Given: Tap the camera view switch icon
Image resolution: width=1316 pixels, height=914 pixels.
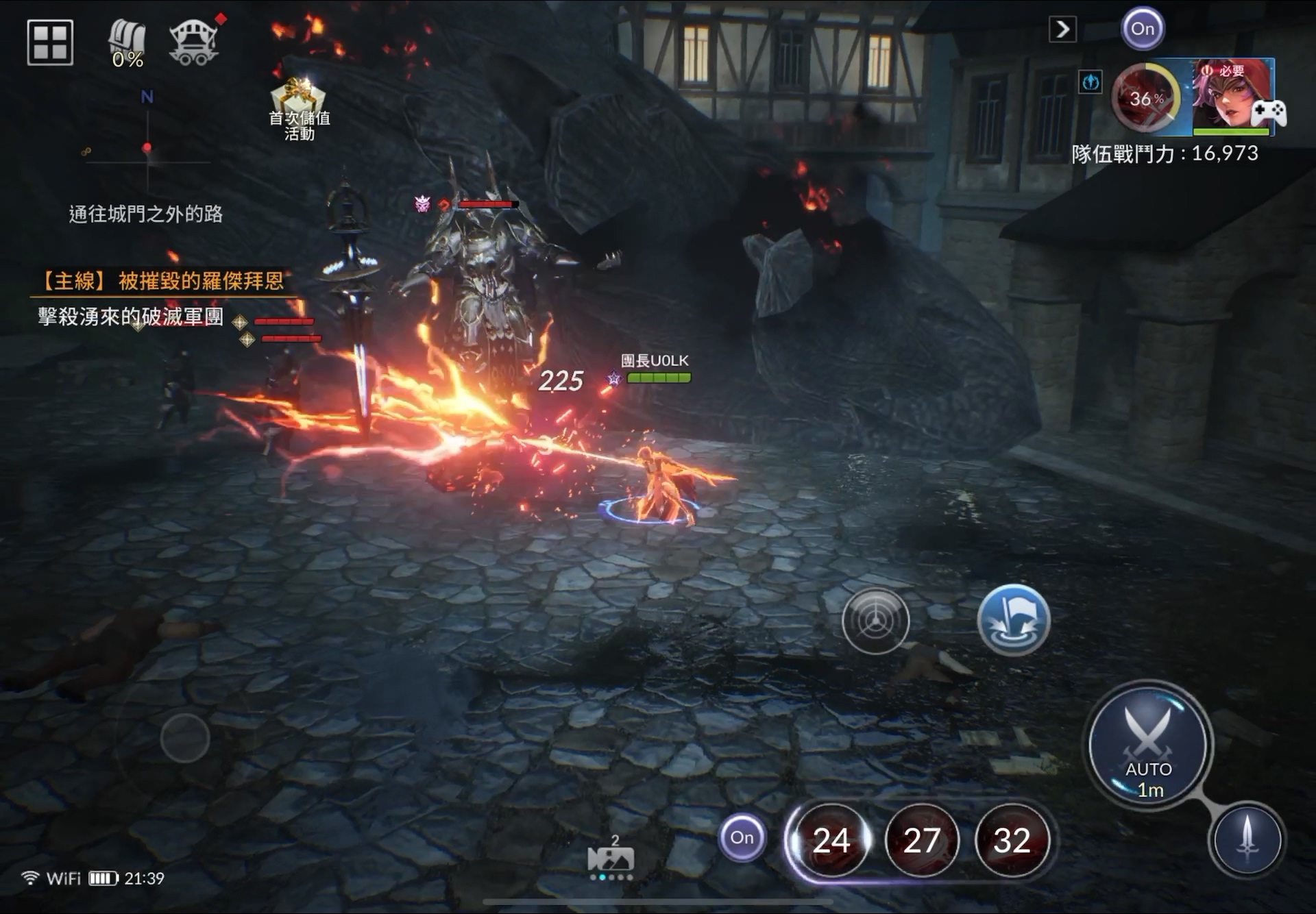Looking at the screenshot, I should point(611,859).
